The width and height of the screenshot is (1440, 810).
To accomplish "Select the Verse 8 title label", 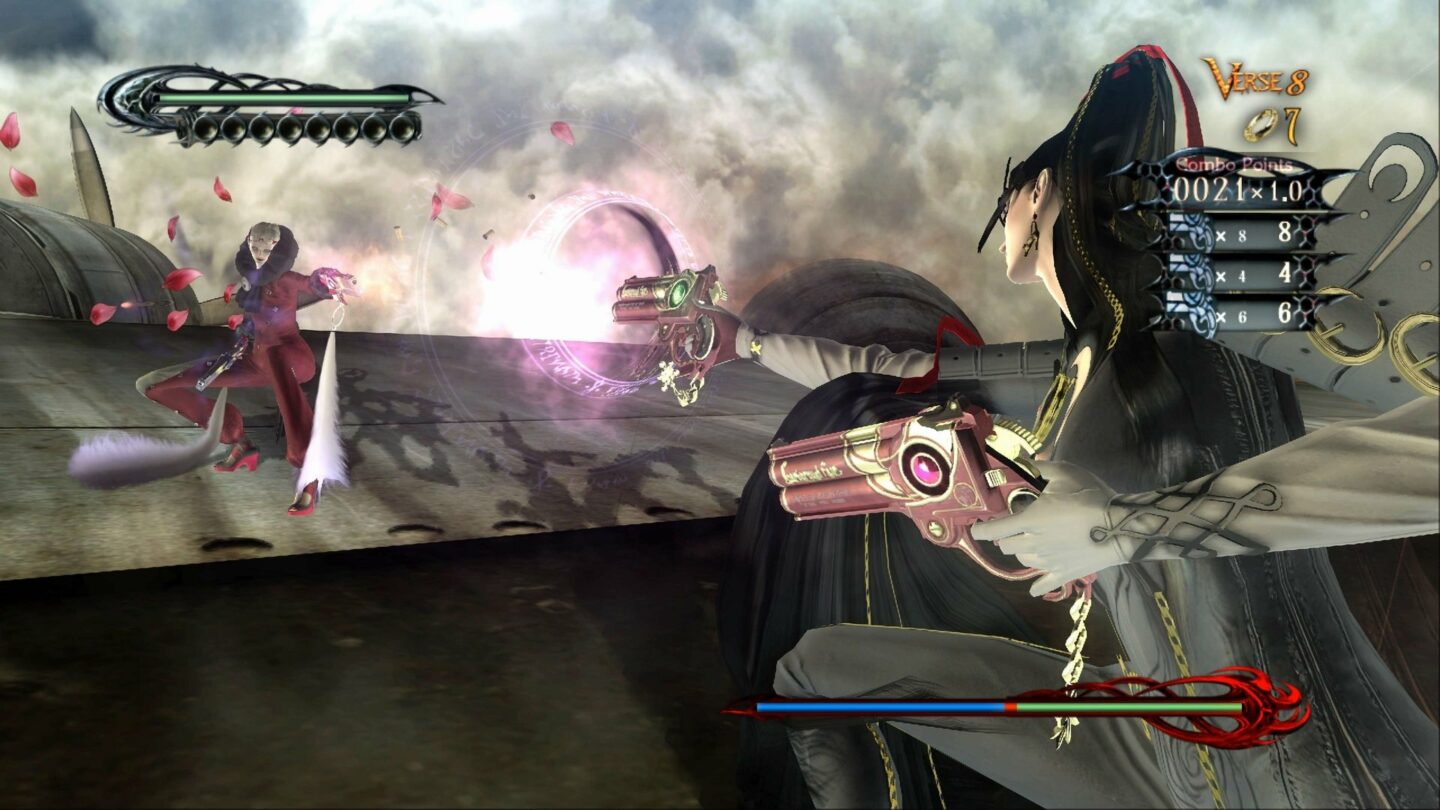I will [1253, 78].
